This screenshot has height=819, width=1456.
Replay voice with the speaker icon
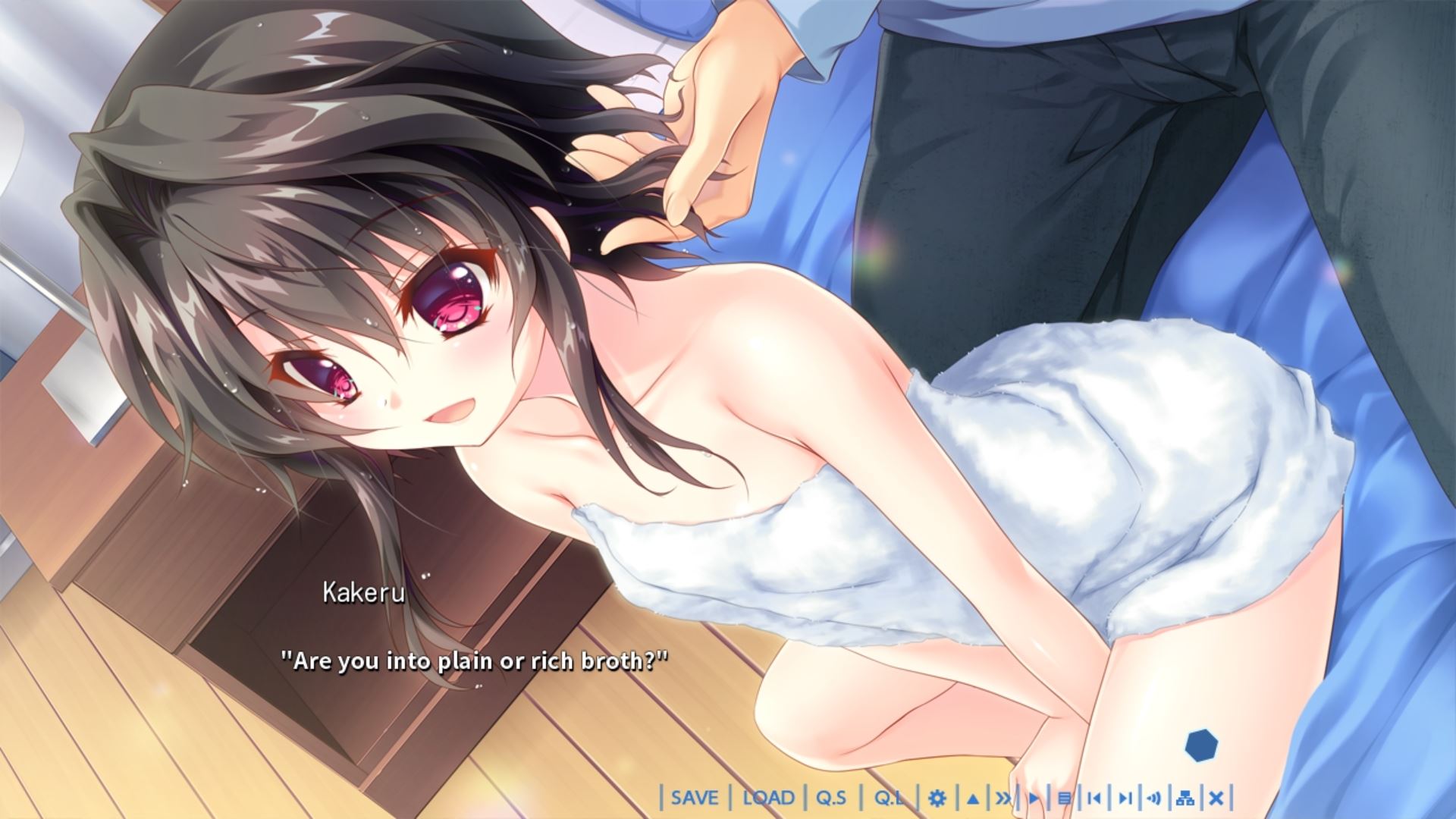click(1155, 799)
